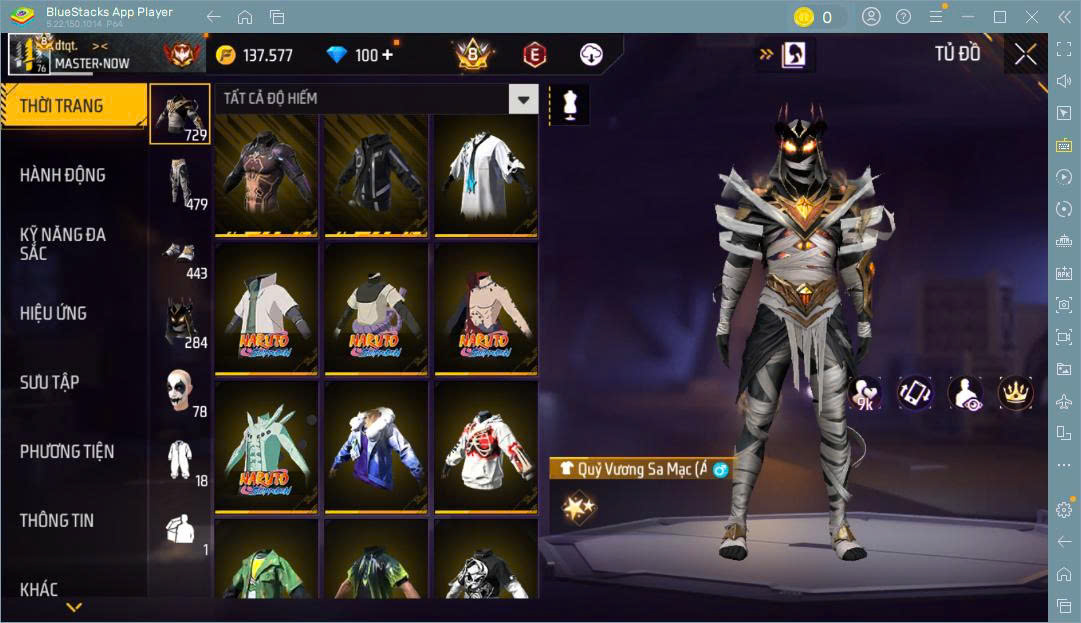Click the crown icon beside the character

click(1015, 393)
